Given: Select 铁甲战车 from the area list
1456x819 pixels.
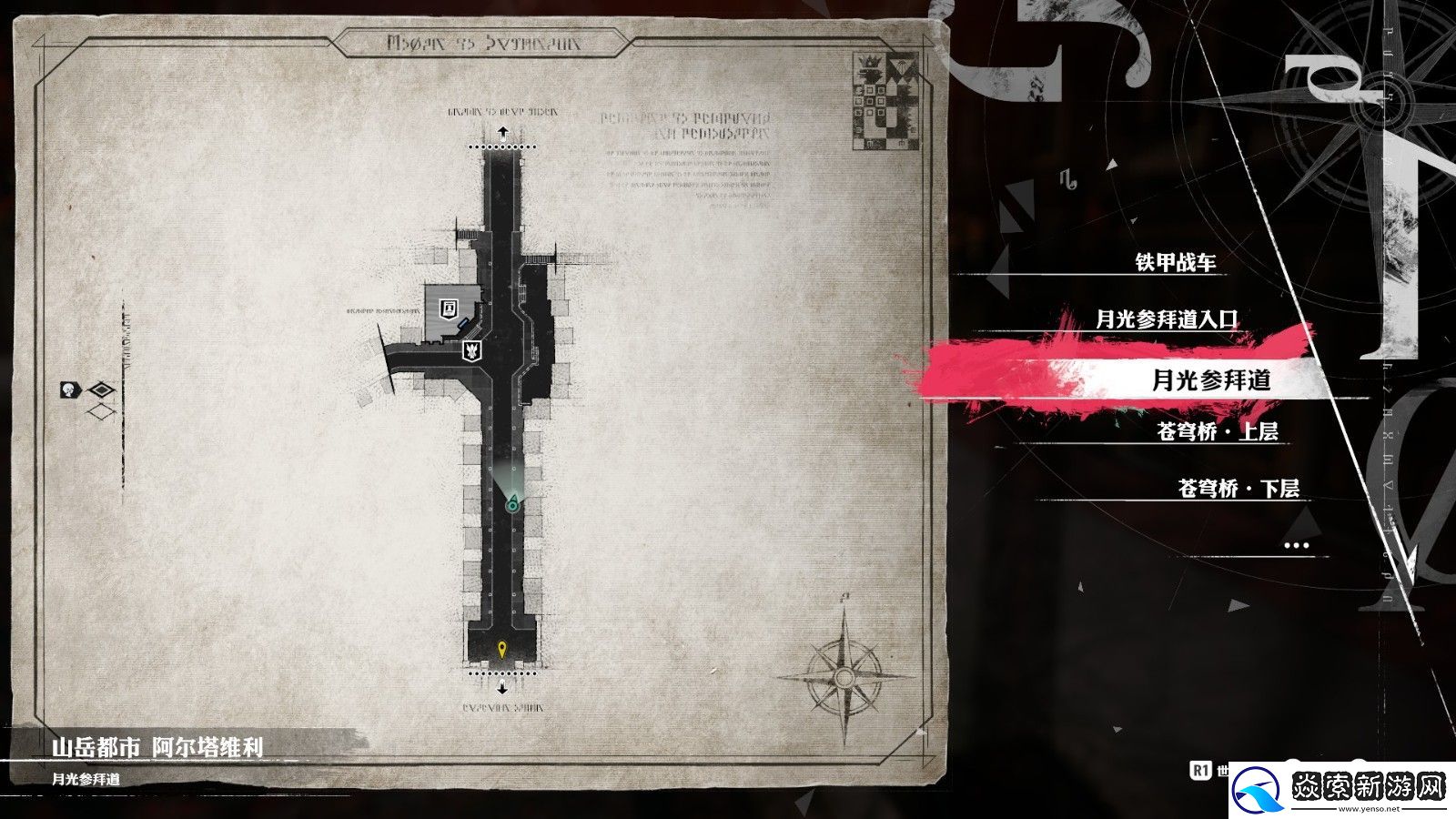Looking at the screenshot, I should tap(1175, 263).
